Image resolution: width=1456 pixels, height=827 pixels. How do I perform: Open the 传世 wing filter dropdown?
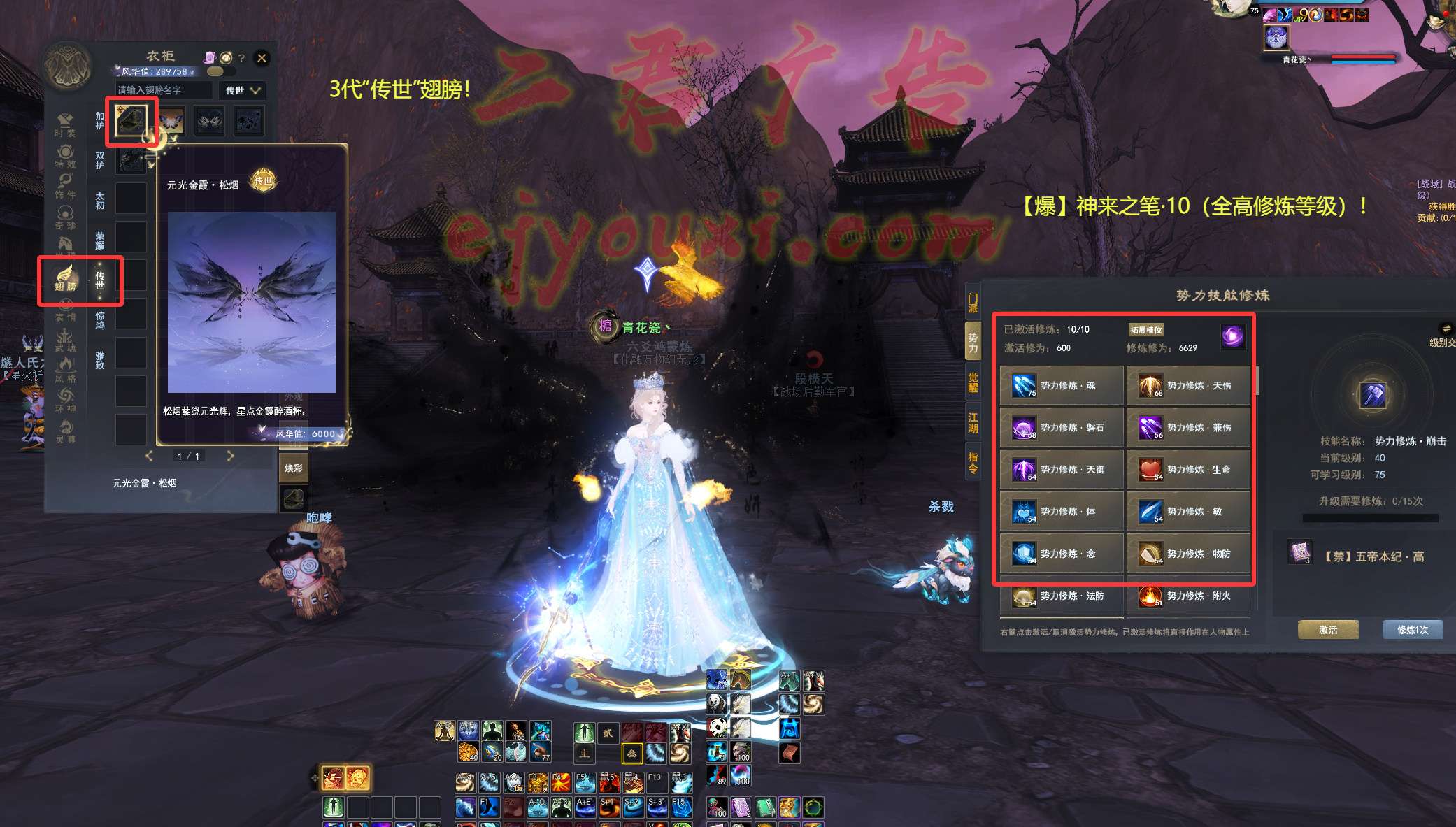tap(242, 90)
